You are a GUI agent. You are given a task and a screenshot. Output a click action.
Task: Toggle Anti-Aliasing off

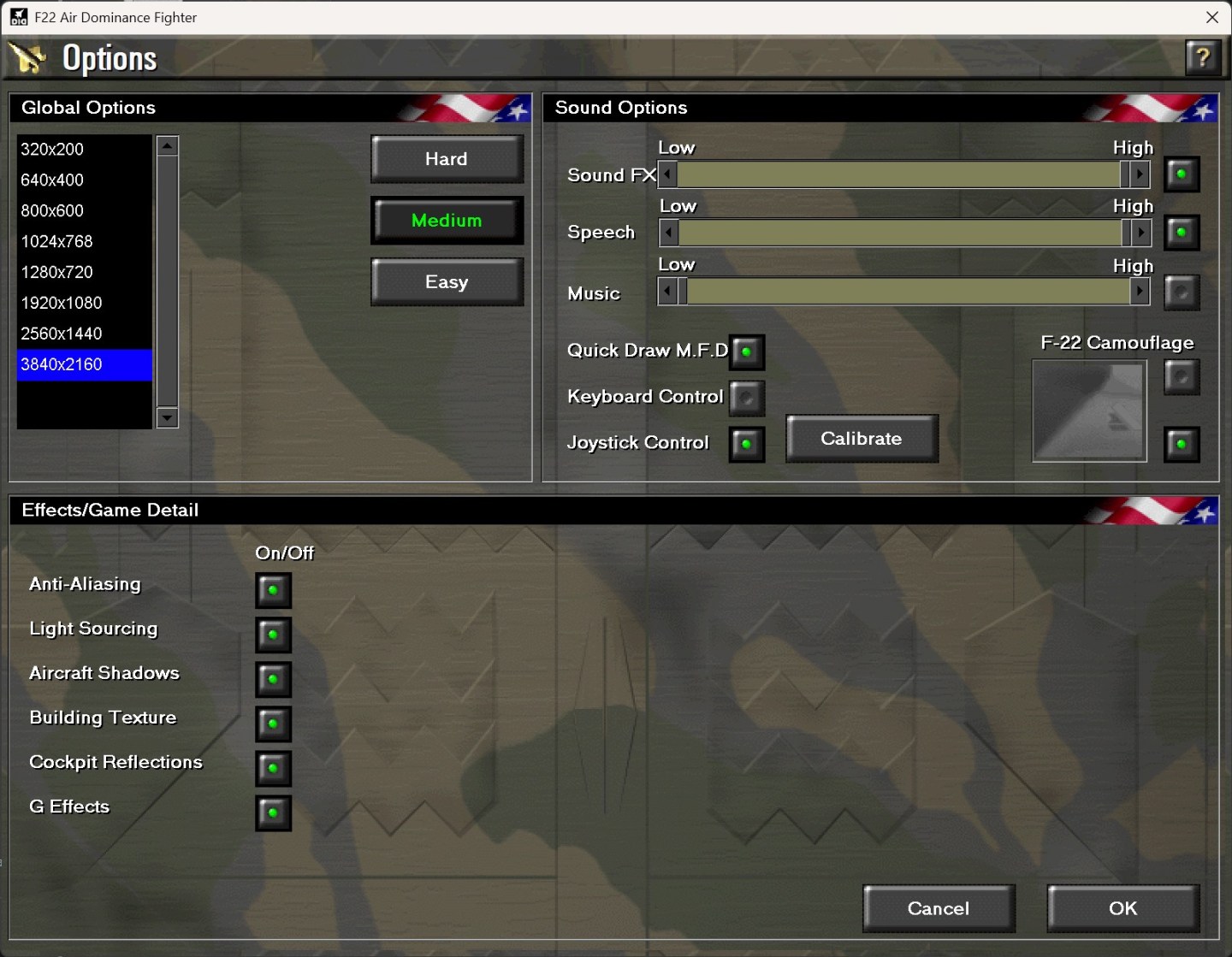[273, 590]
